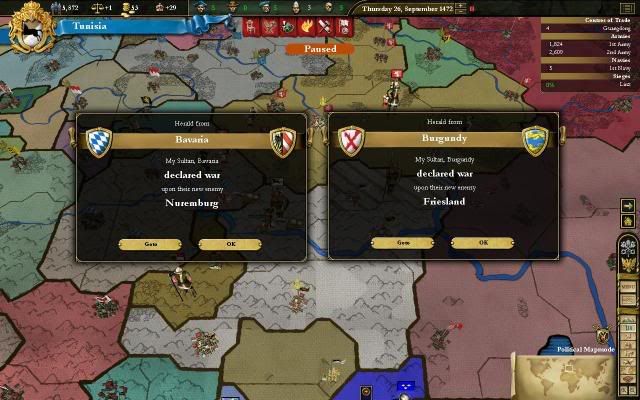The height and width of the screenshot is (400, 640).
Task: Select the Nuremberg coat of arms shield
Action: [x=285, y=143]
